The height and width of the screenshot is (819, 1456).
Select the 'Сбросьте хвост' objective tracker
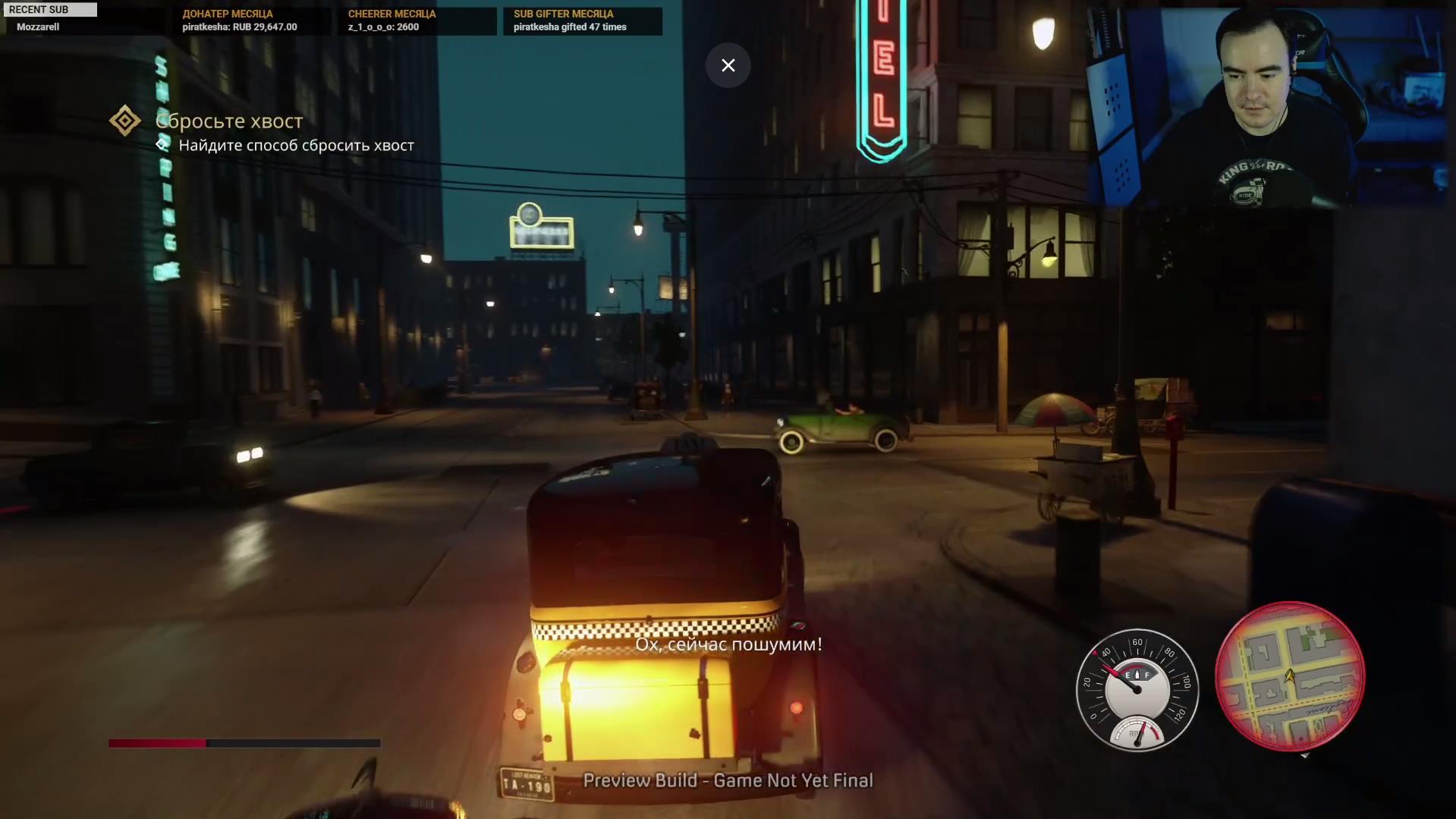coord(228,121)
